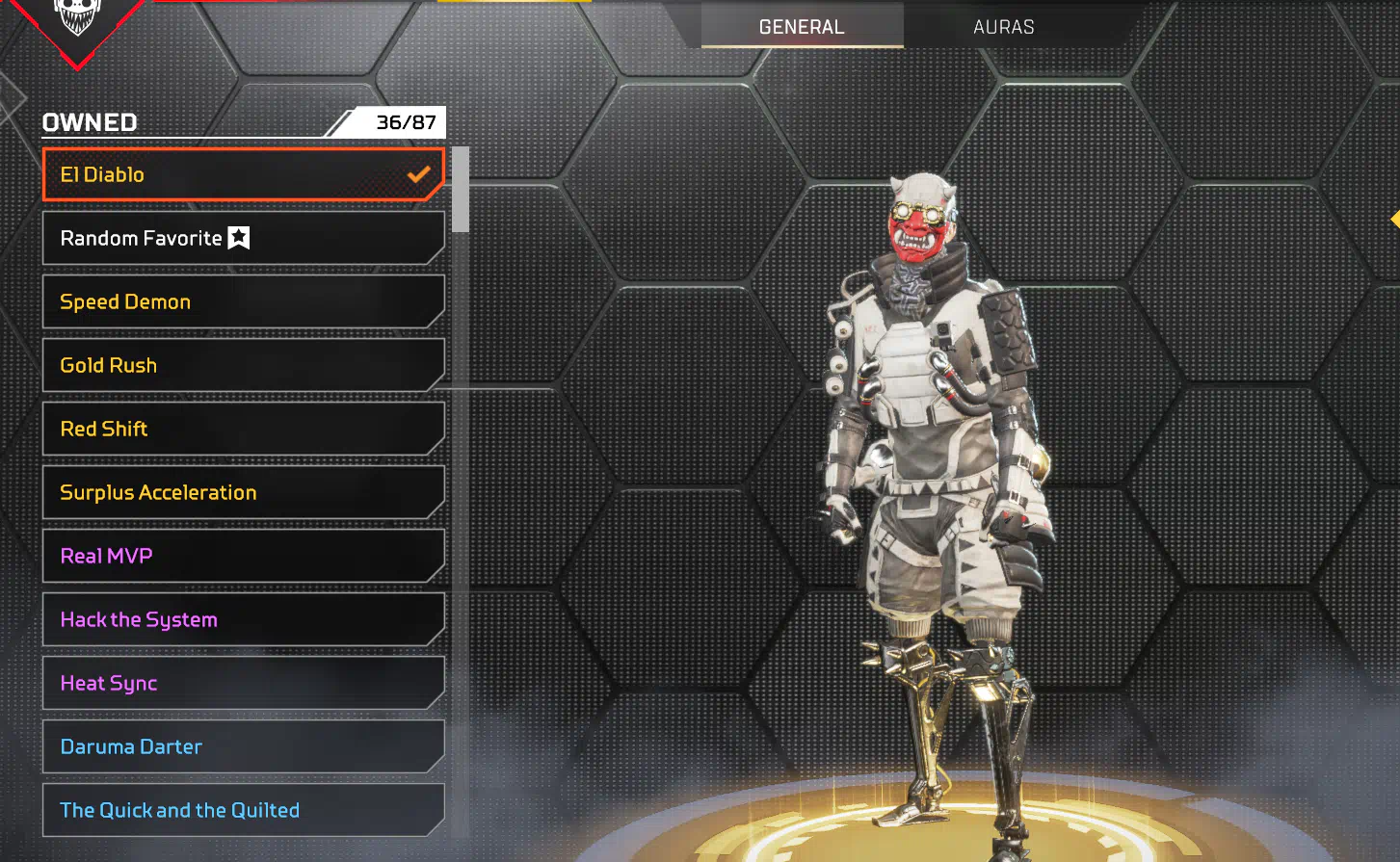Choose the Heat Sync skin

[x=243, y=683]
